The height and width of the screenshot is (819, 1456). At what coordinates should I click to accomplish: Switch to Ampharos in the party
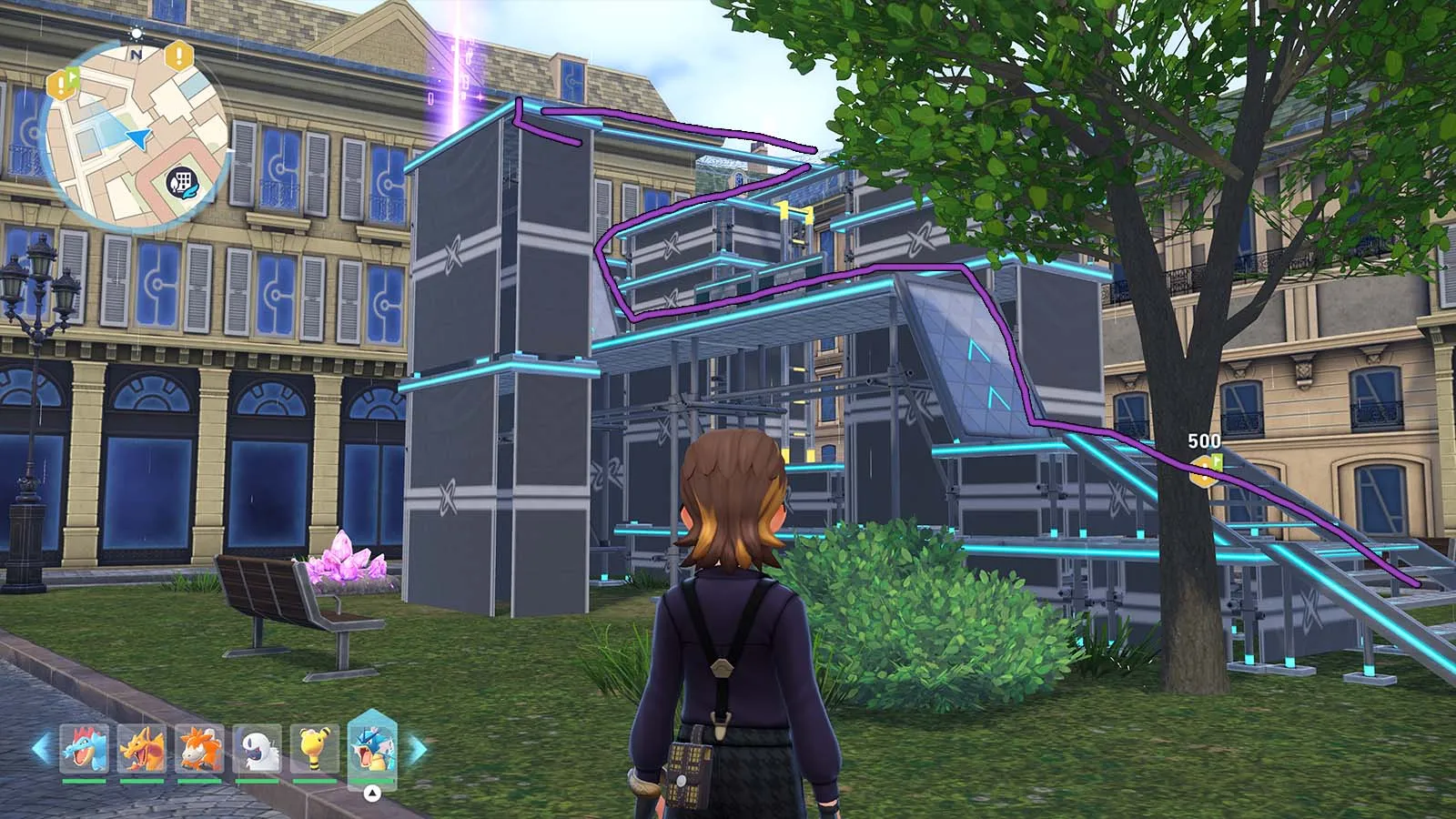(315, 748)
